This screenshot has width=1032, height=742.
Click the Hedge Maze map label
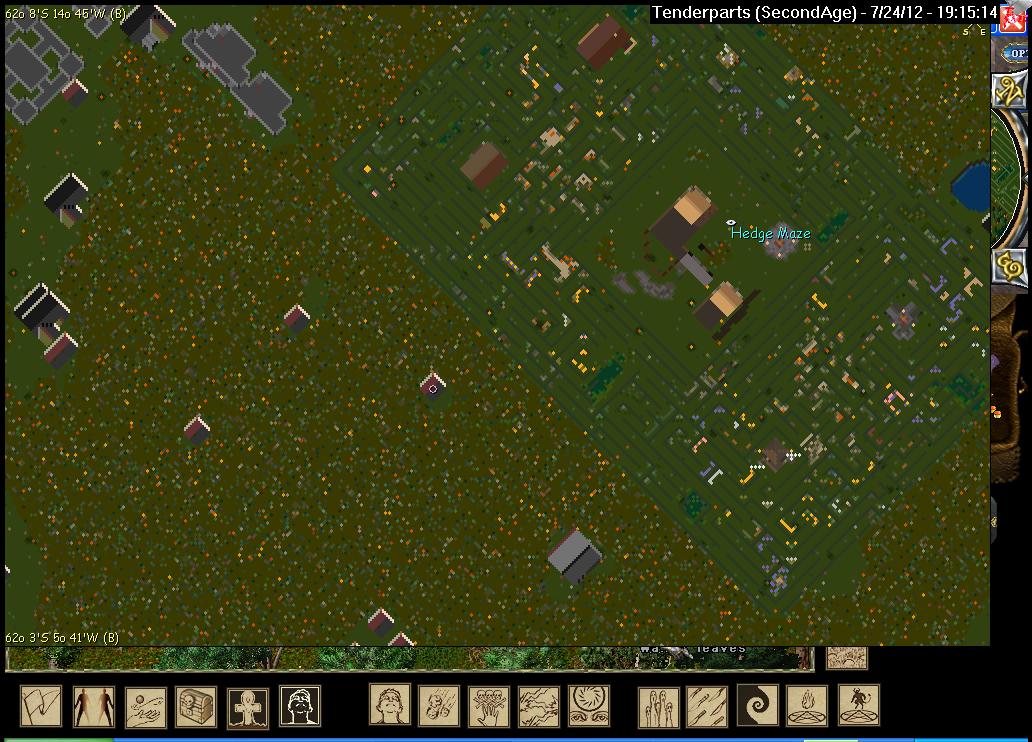pos(770,234)
